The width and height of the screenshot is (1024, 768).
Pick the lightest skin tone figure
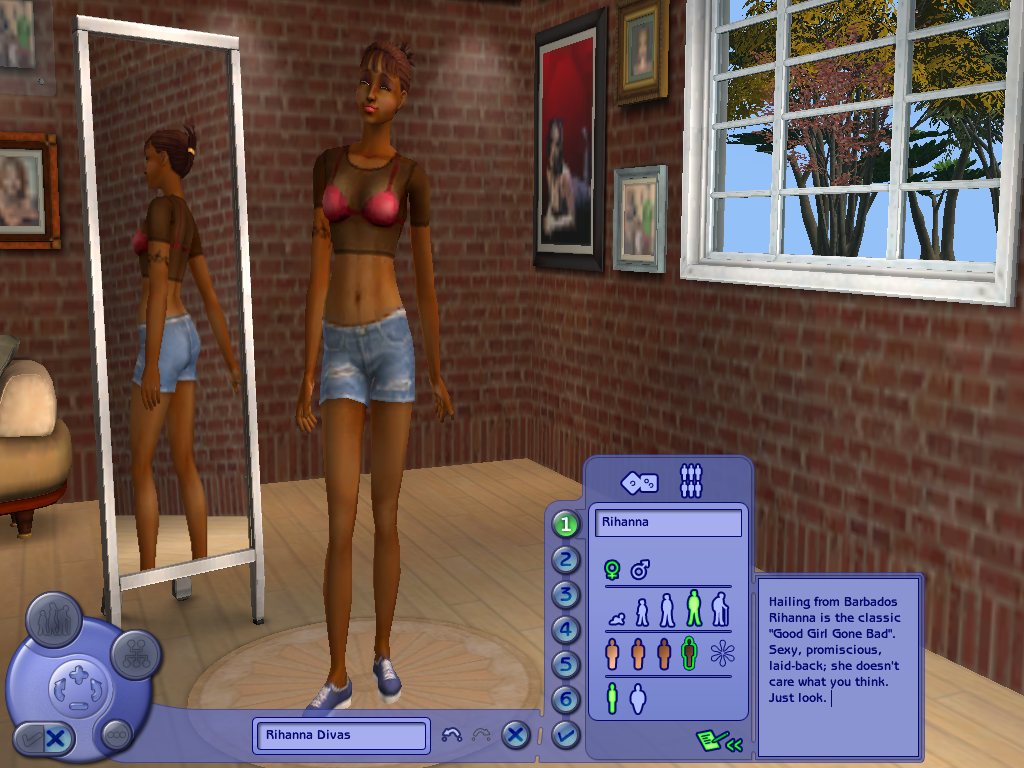tap(612, 654)
